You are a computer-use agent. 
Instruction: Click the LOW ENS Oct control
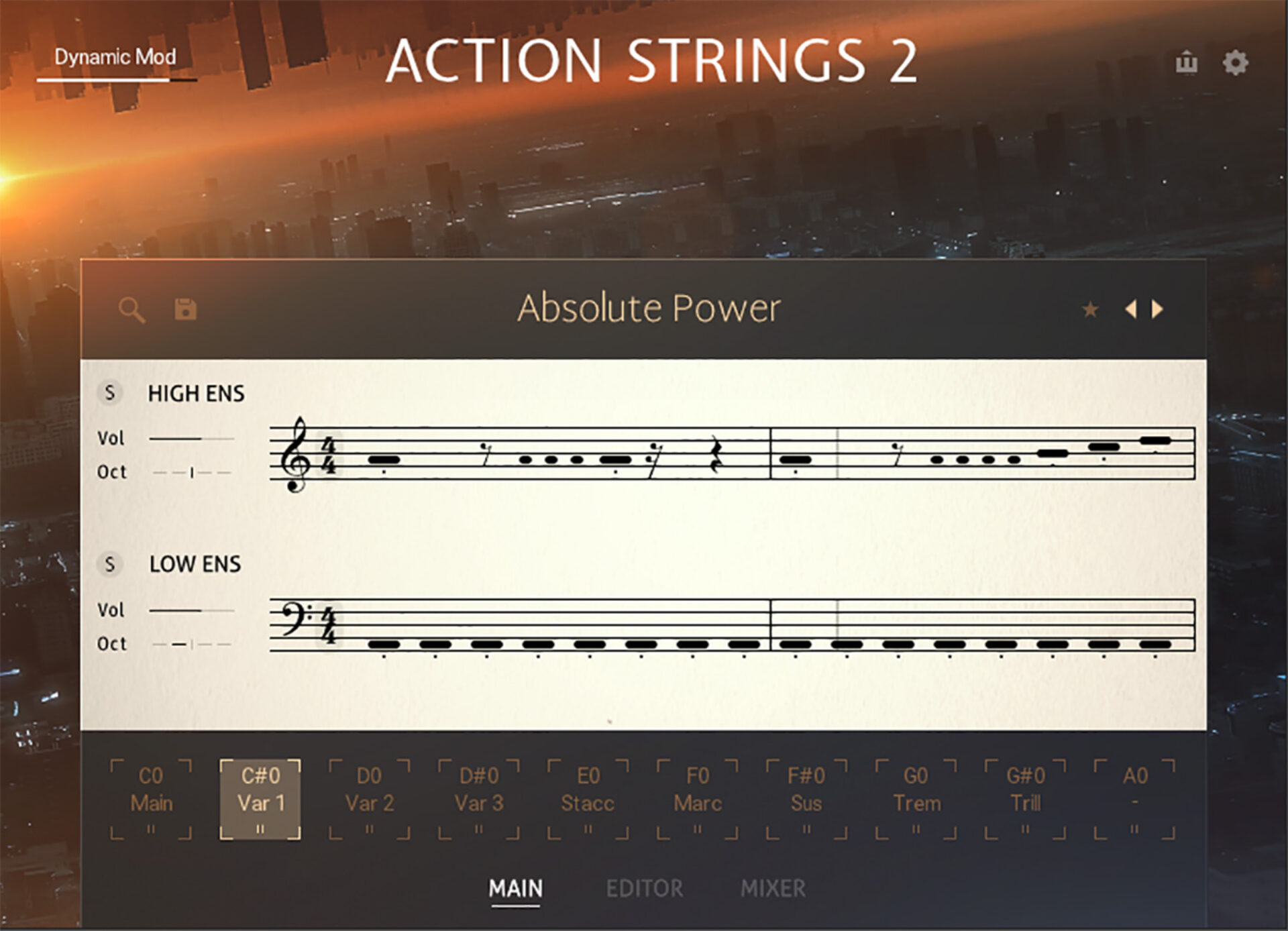(x=191, y=643)
